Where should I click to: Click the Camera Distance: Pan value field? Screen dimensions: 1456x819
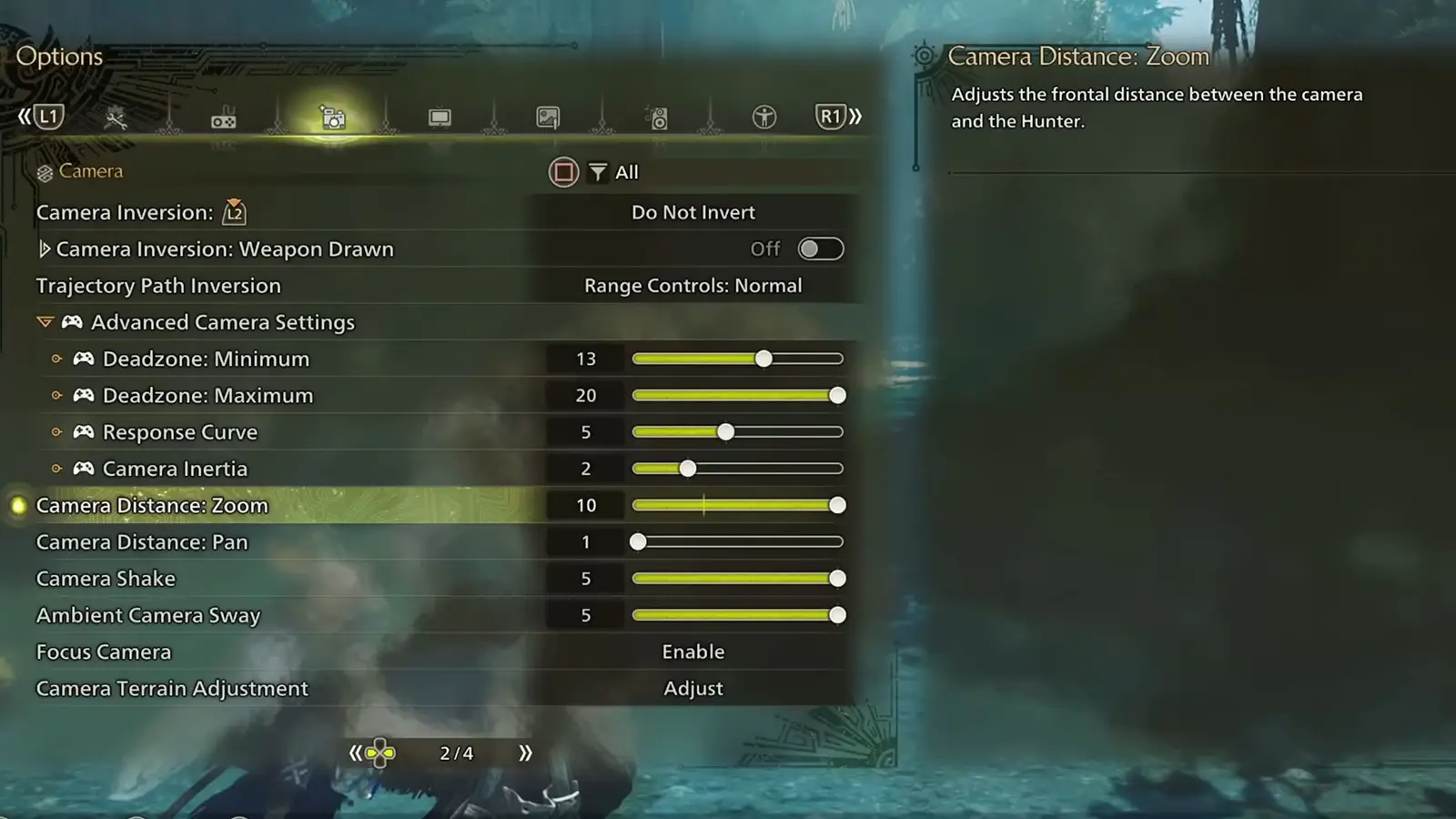[x=586, y=541]
